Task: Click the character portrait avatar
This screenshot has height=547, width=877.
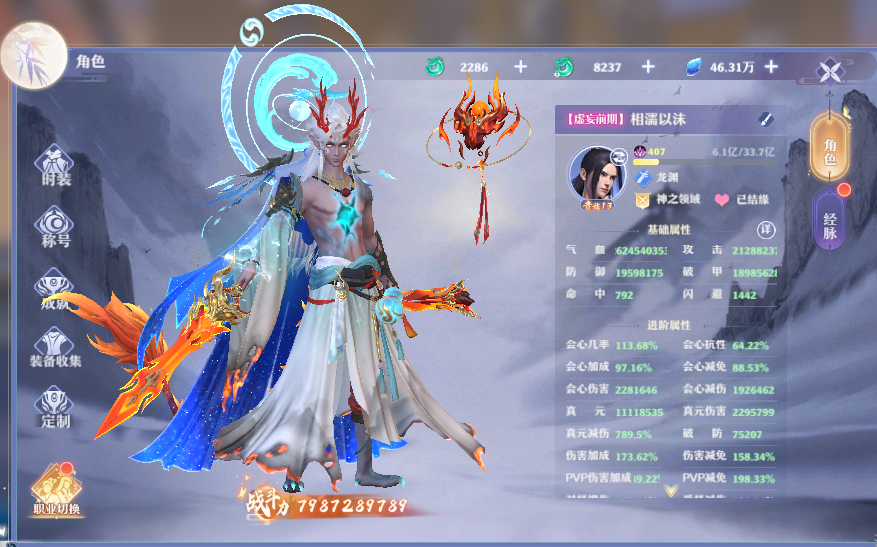Action: click(x=596, y=174)
